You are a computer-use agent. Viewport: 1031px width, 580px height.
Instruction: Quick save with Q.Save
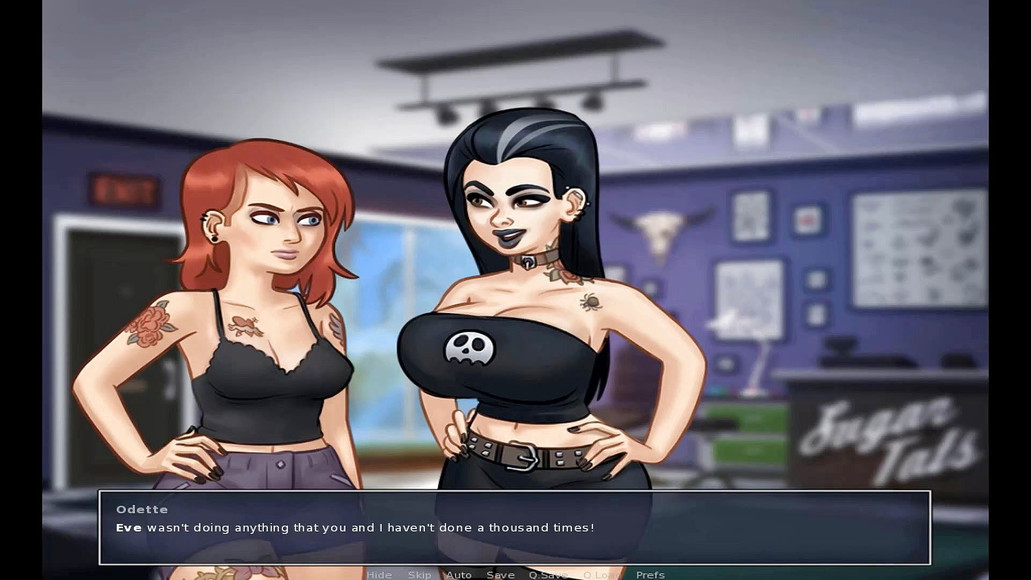[x=547, y=575]
